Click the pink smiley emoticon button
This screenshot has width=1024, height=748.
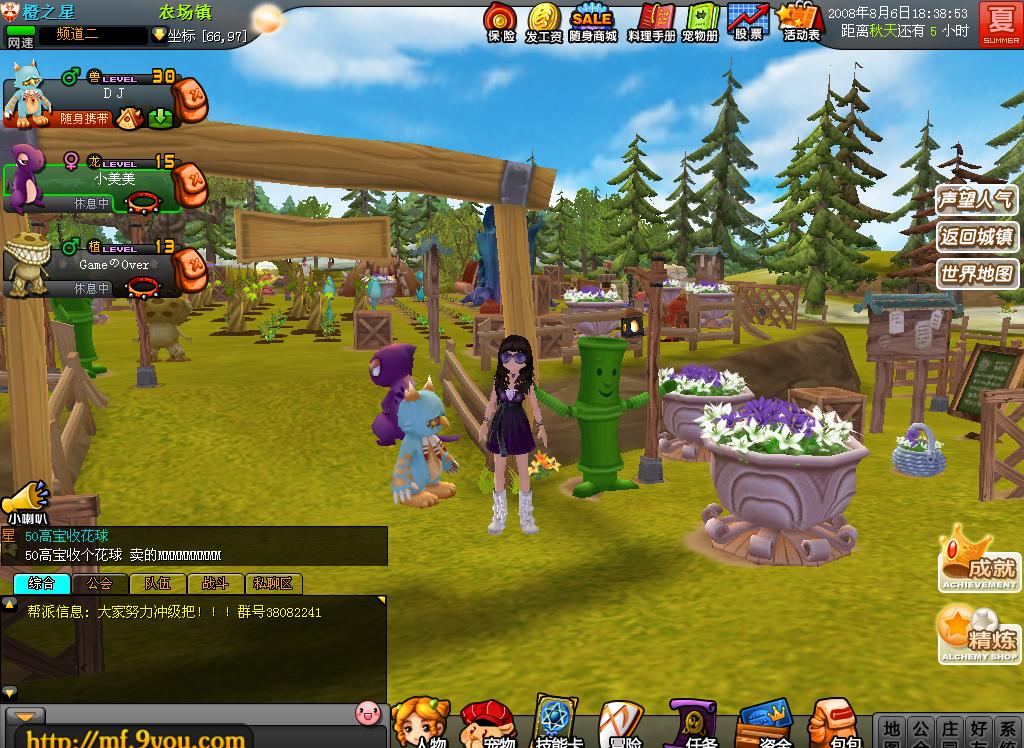coord(369,712)
